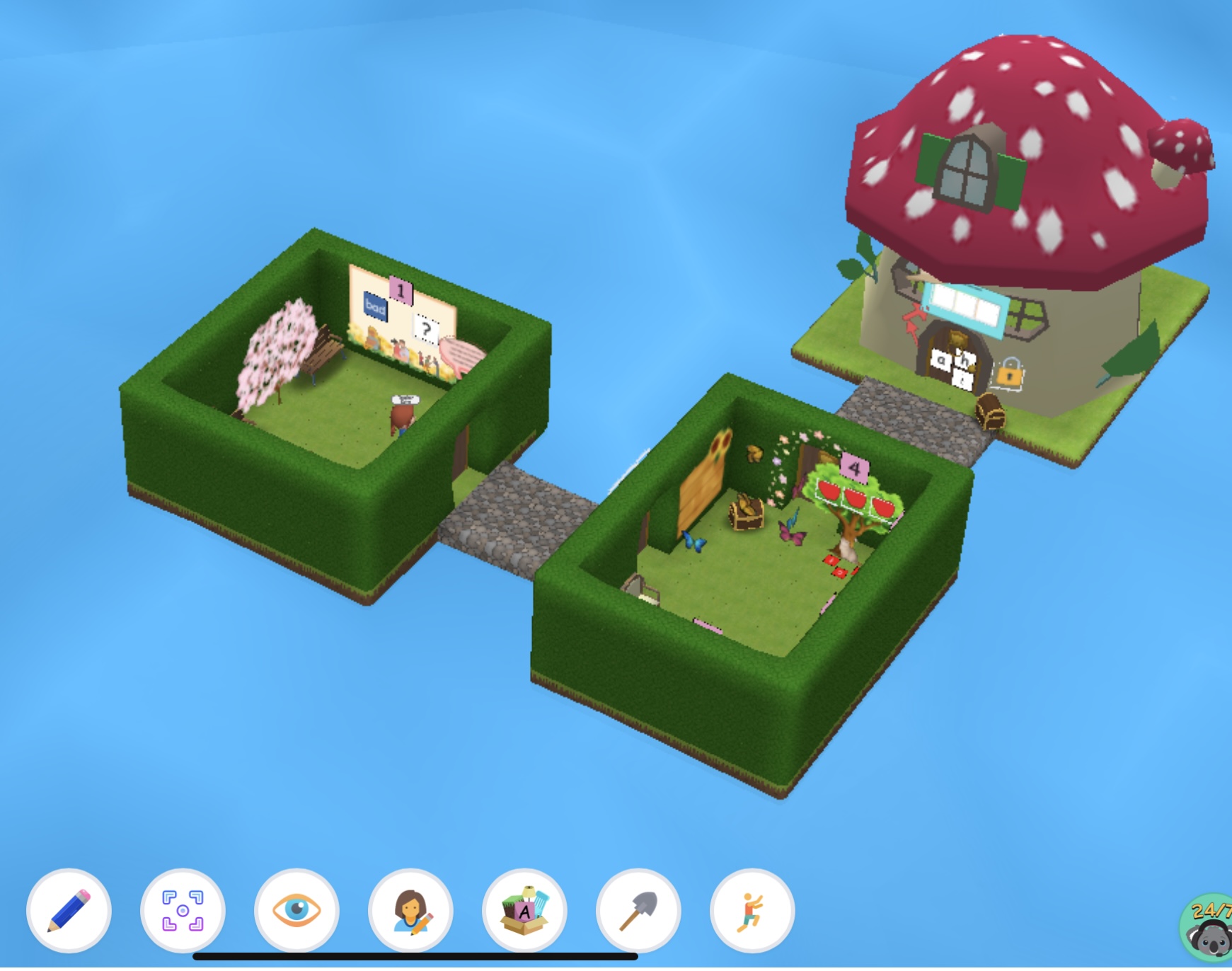Viewport: 1232px width, 971px height.
Task: Start playing with the running figure icon
Action: point(752,912)
